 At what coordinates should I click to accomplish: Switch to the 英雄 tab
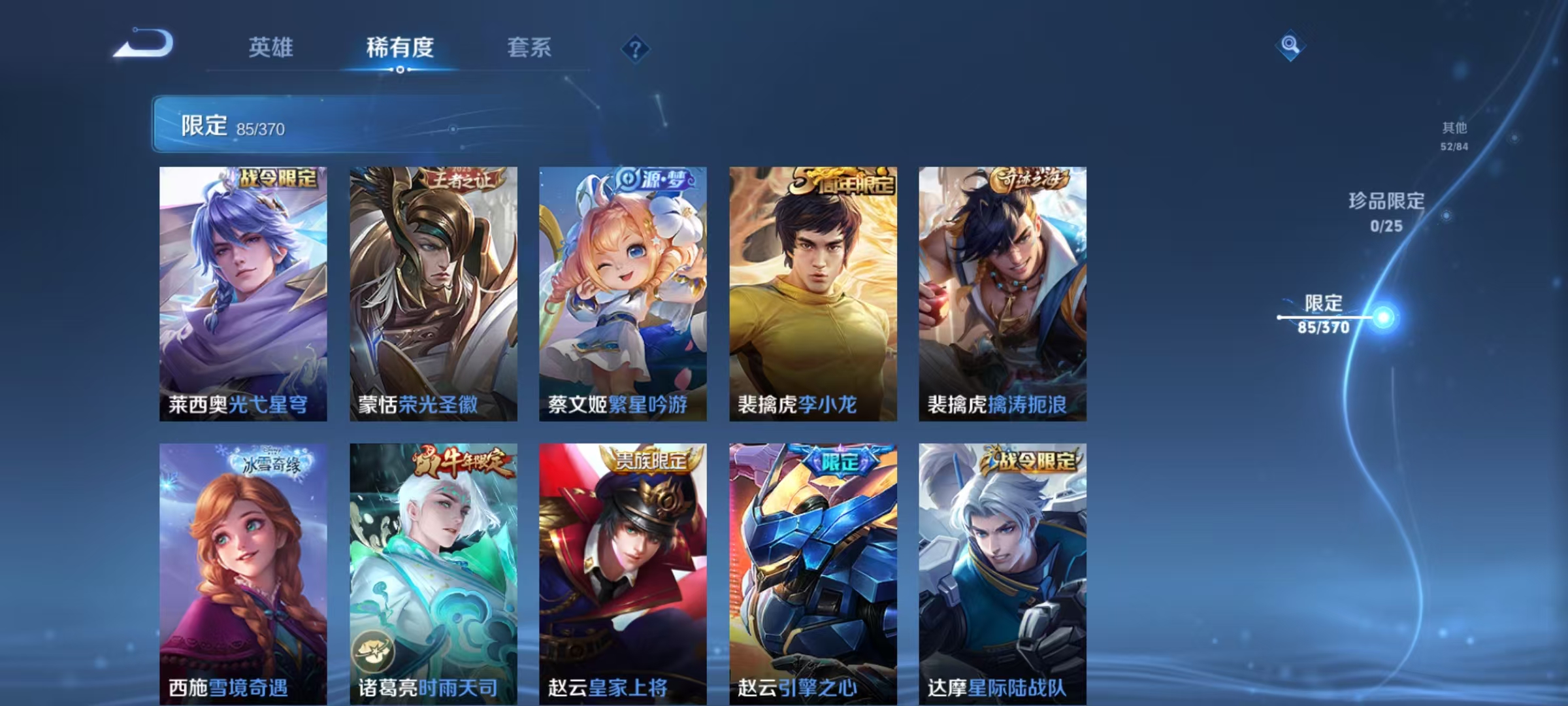click(270, 48)
